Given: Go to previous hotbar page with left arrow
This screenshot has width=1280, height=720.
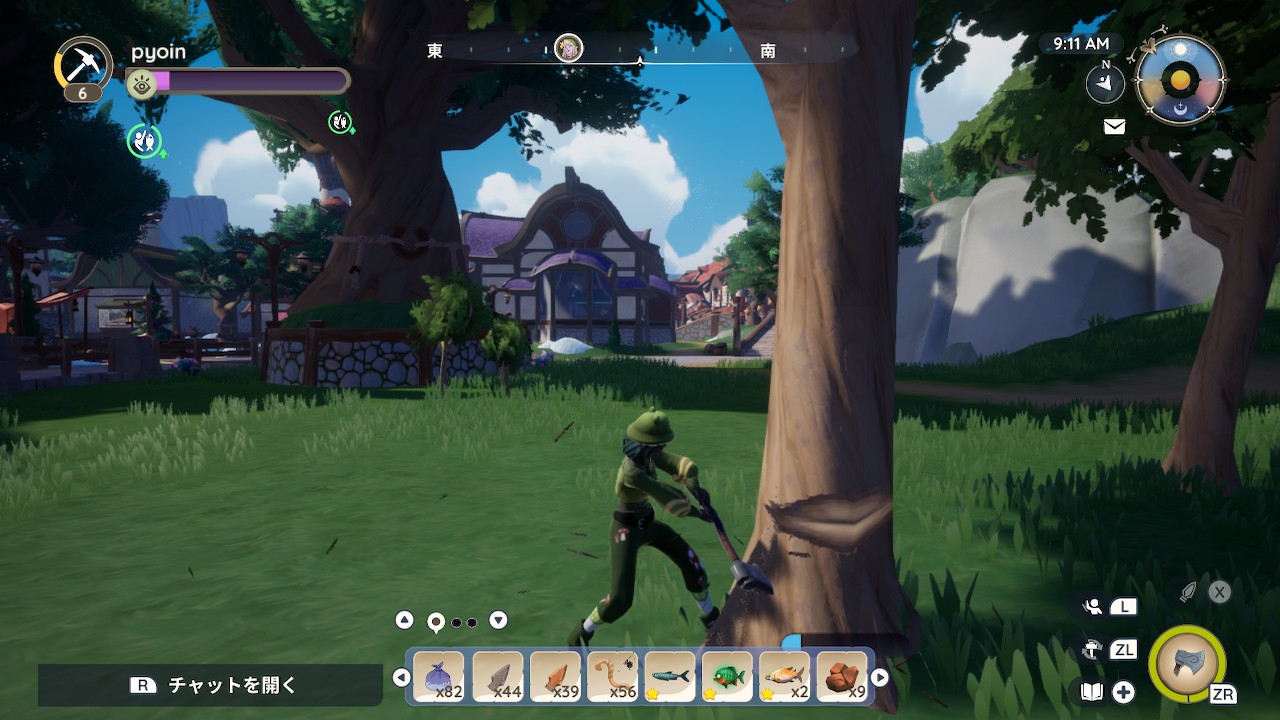Looking at the screenshot, I should pos(401,677).
